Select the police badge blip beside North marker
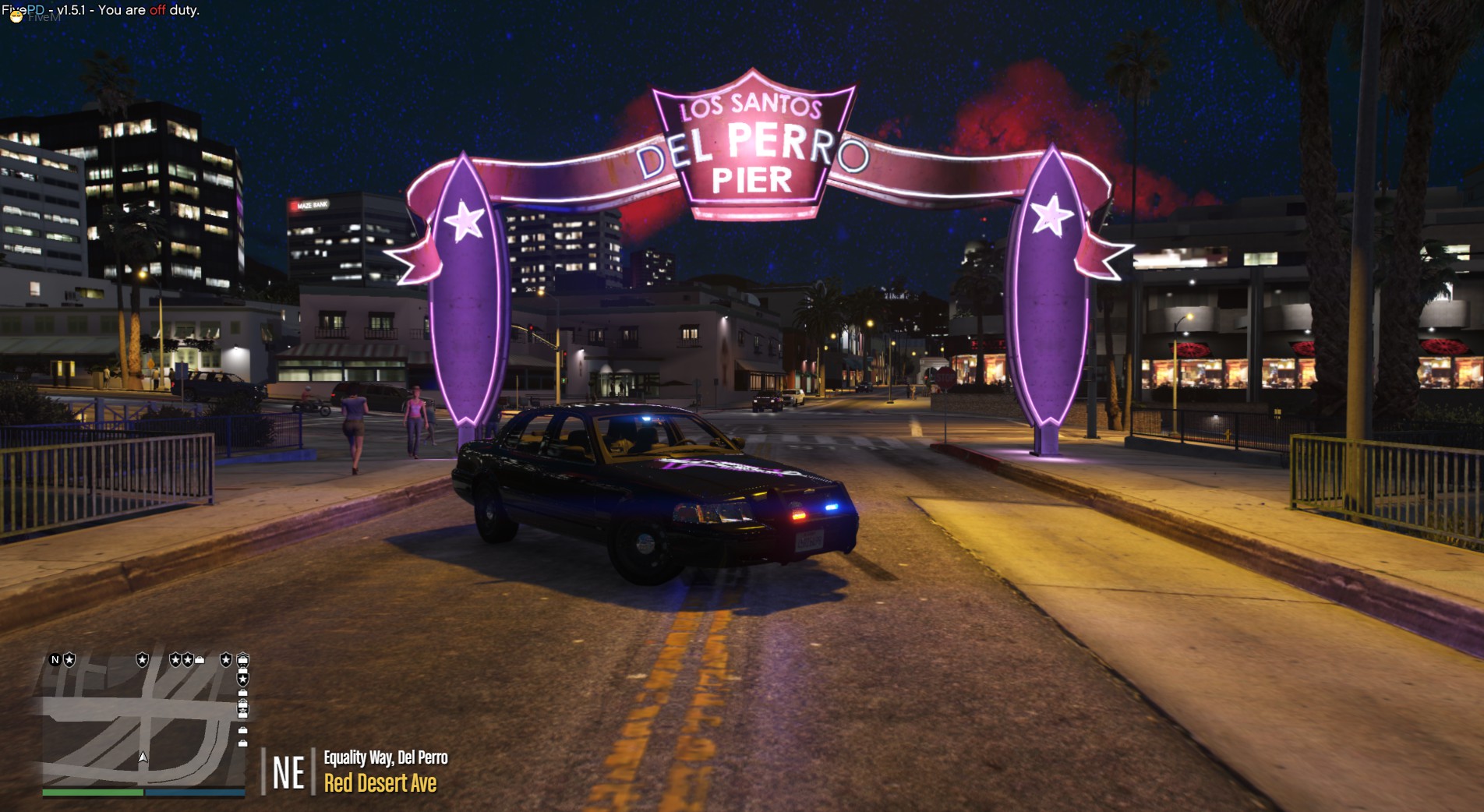Viewport: 1484px width, 812px height. tap(69, 660)
